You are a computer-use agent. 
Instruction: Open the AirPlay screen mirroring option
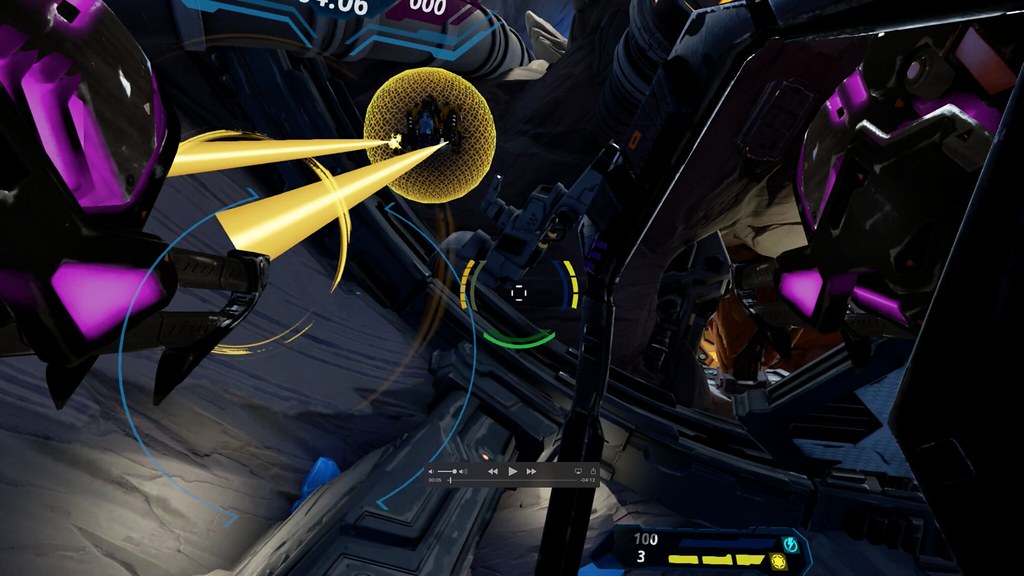(x=578, y=470)
